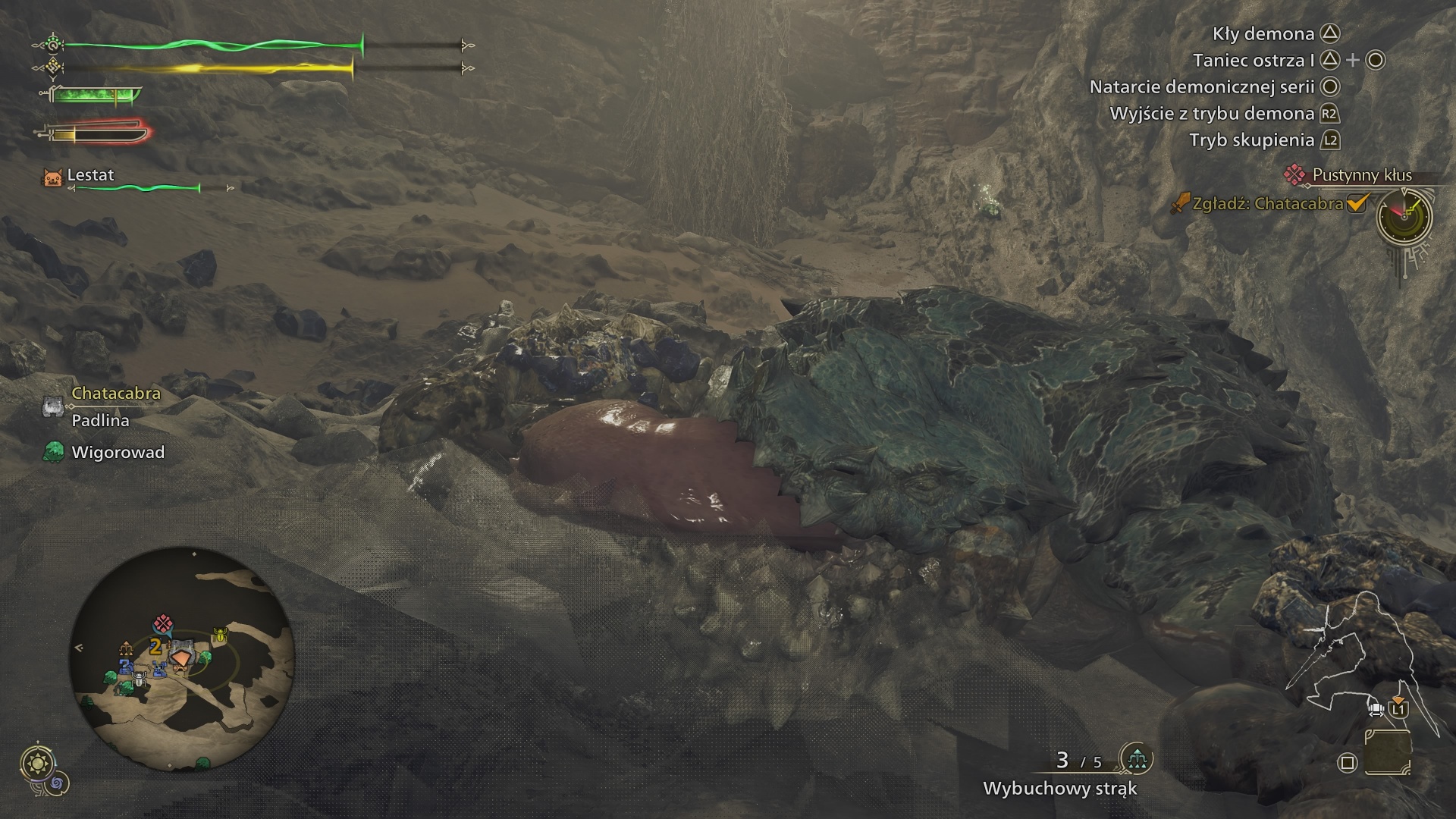
Task: Click the quest timer clock dial
Action: 1404,216
